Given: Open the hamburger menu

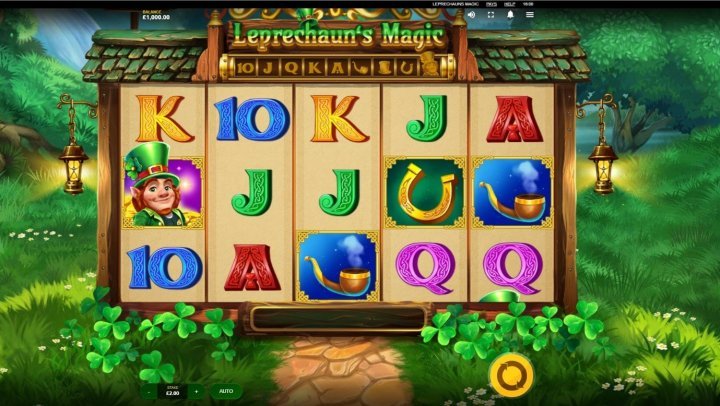Looking at the screenshot, I should point(529,15).
